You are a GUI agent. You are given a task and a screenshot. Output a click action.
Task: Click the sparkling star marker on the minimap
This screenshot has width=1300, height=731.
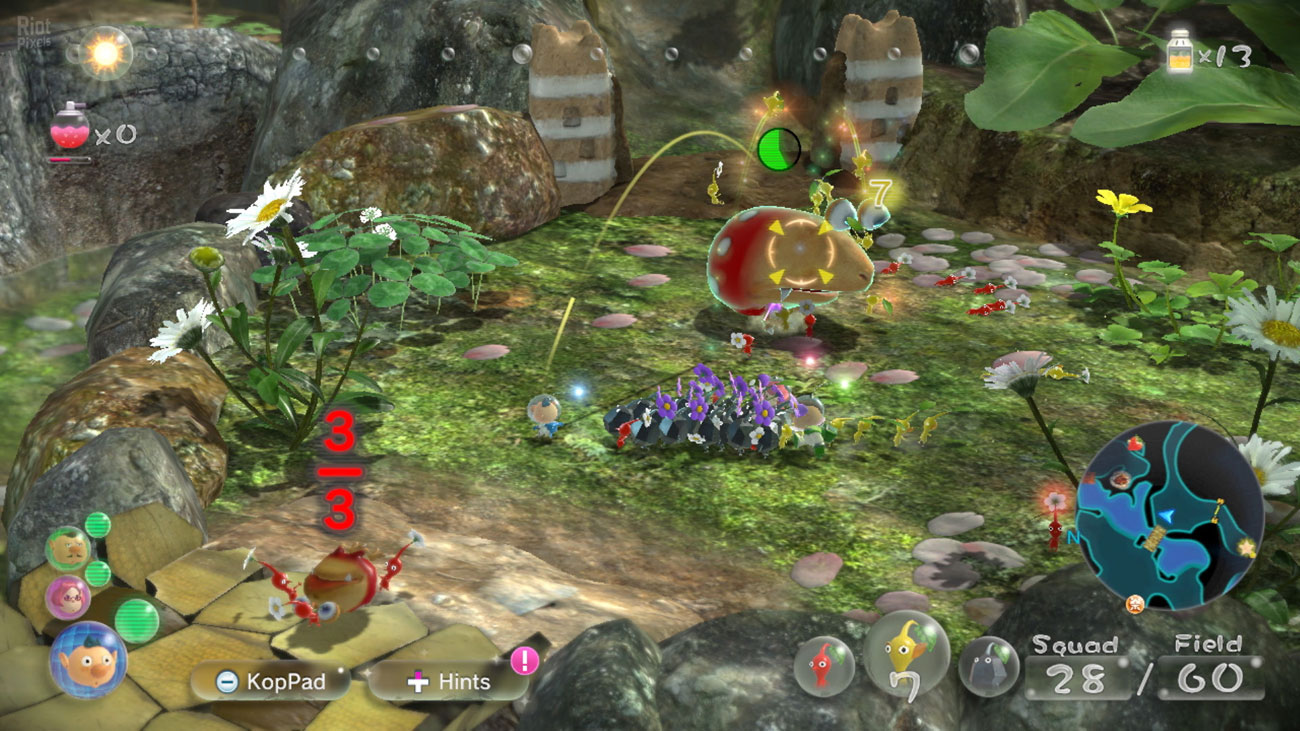tap(1246, 545)
